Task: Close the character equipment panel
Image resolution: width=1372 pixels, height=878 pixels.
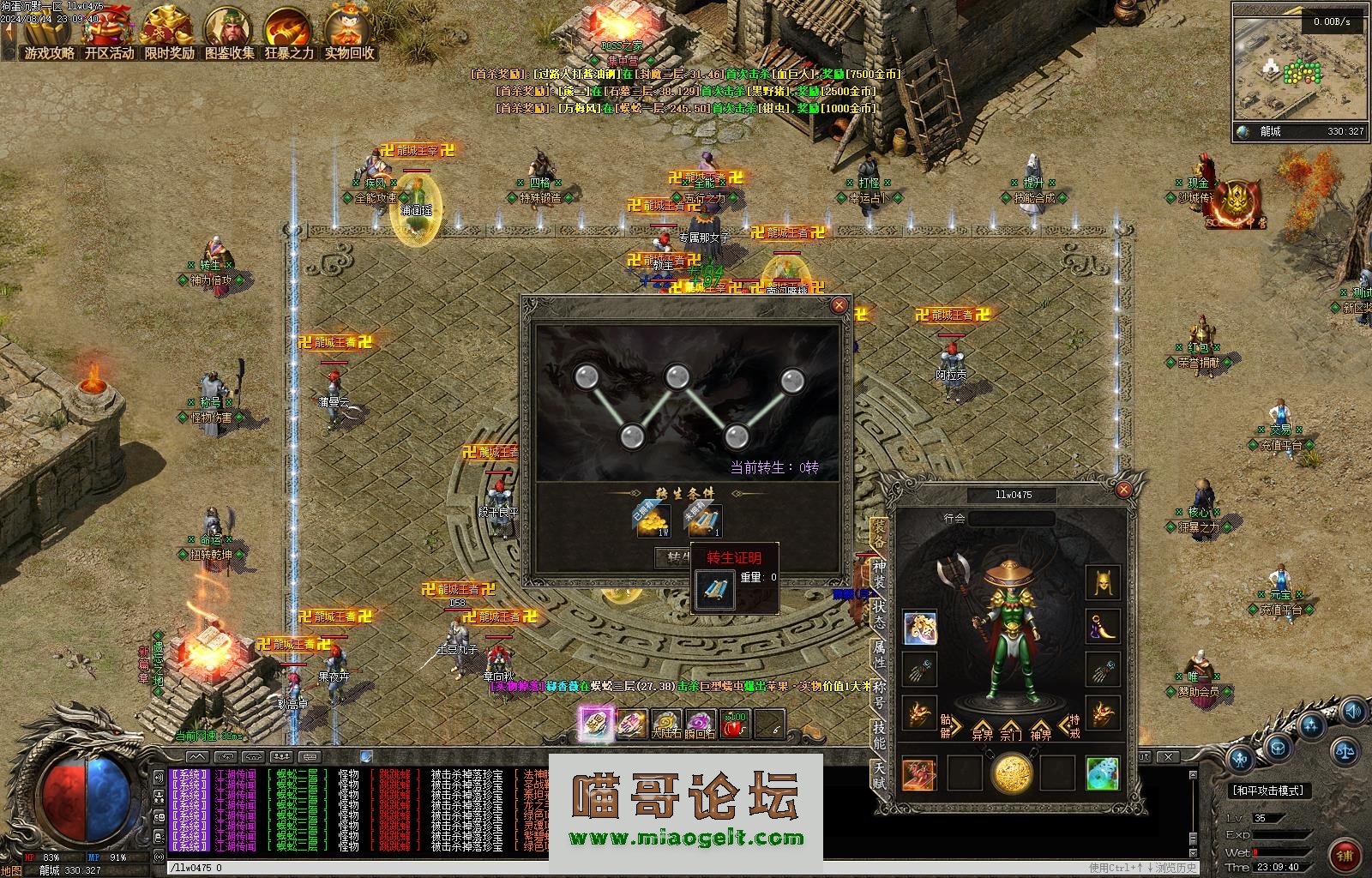Action: pos(1123,490)
